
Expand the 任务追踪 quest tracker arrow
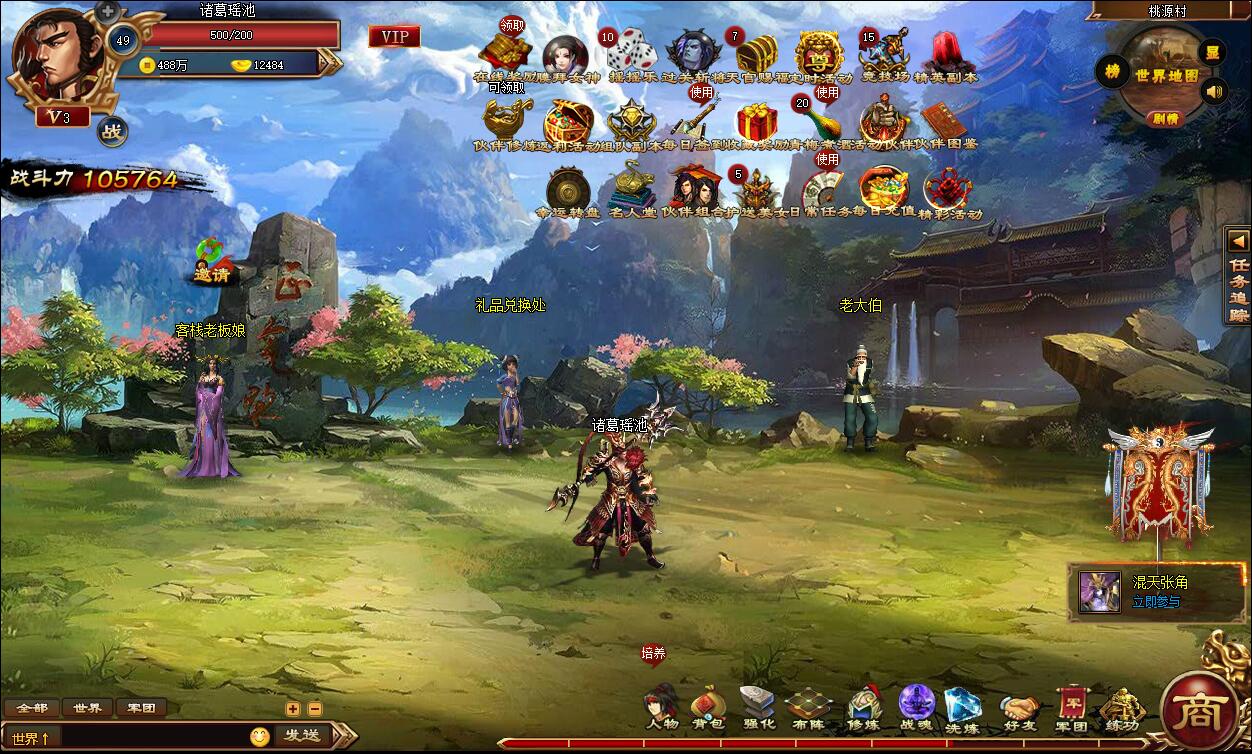tap(1239, 241)
